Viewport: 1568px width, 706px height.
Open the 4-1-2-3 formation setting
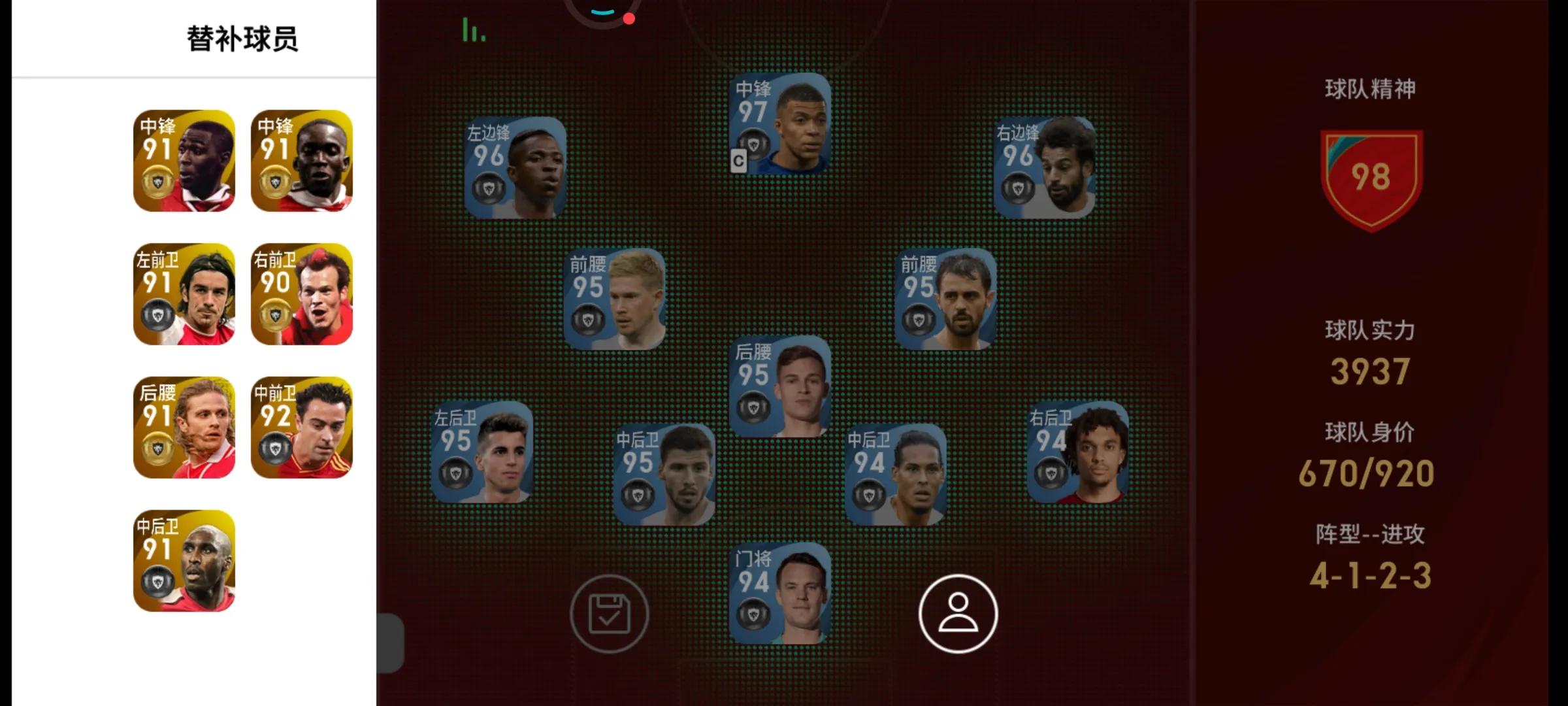click(x=1370, y=575)
